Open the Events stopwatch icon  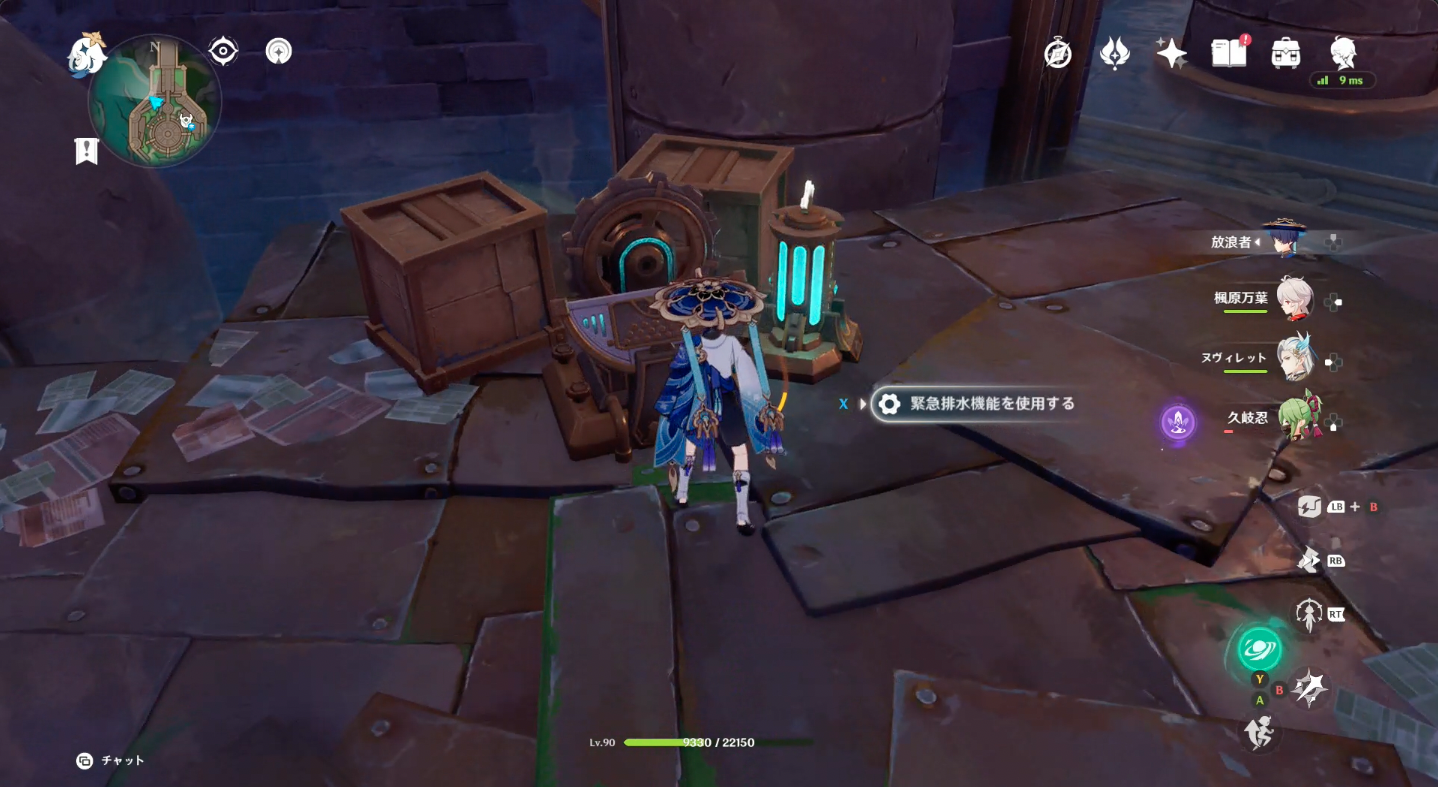[x=1058, y=52]
